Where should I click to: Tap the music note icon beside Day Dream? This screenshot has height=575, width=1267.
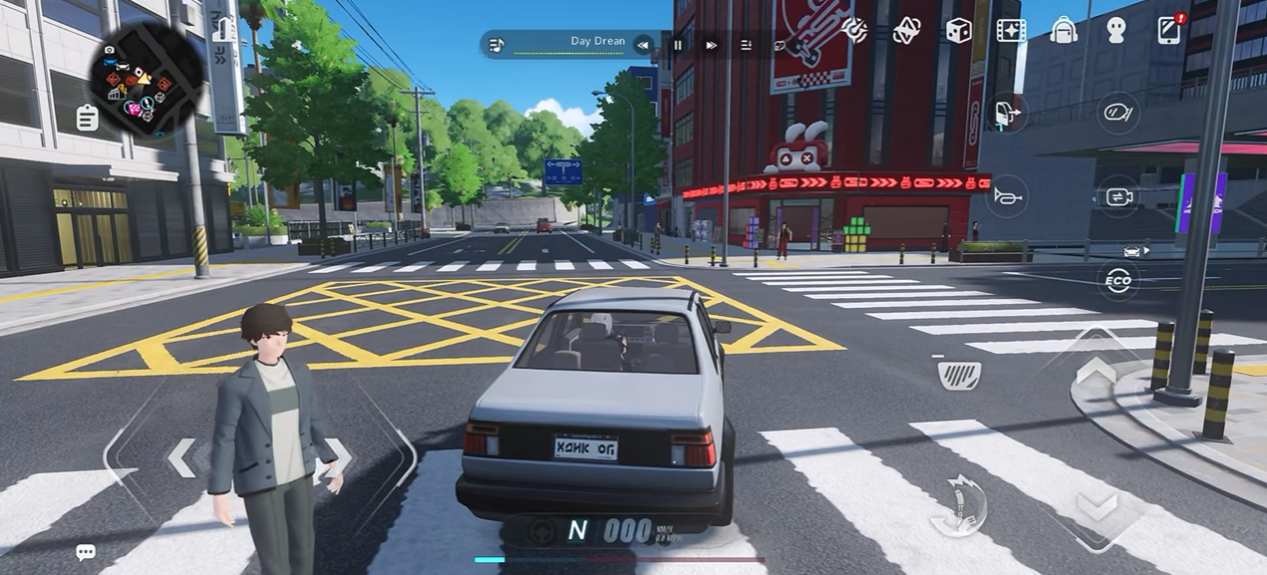coord(496,44)
